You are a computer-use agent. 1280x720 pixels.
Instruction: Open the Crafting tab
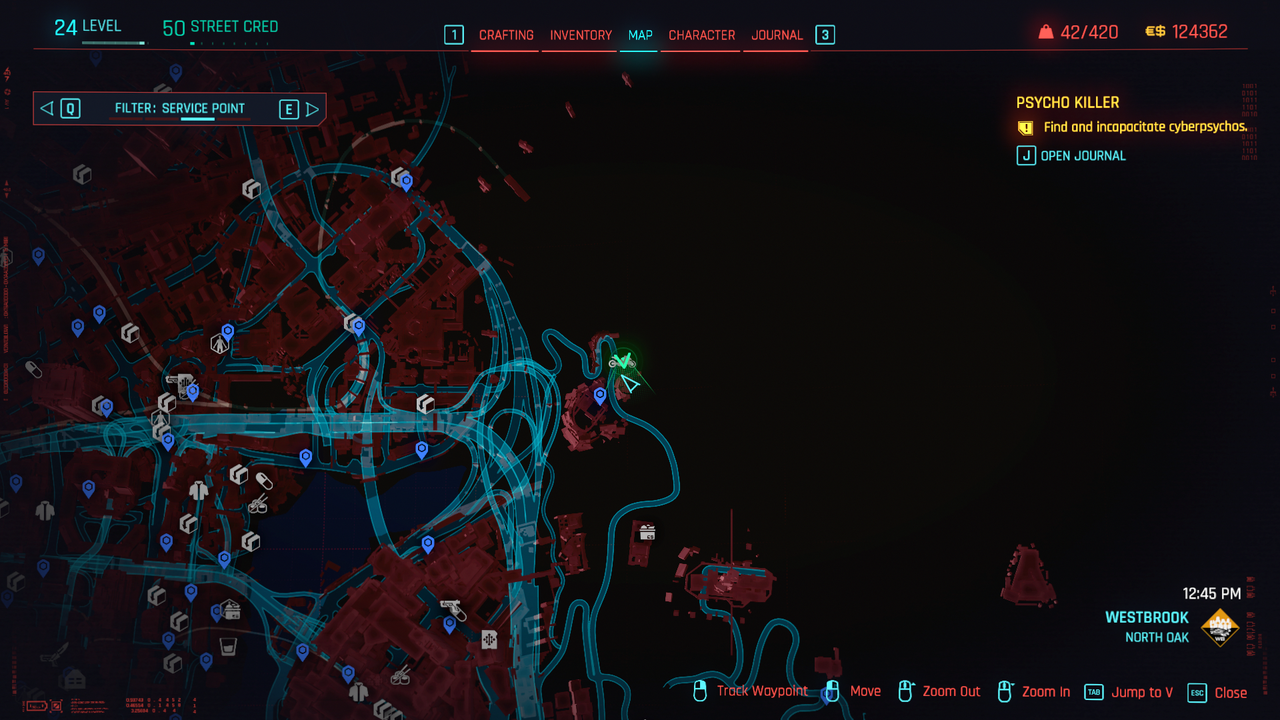pos(506,35)
